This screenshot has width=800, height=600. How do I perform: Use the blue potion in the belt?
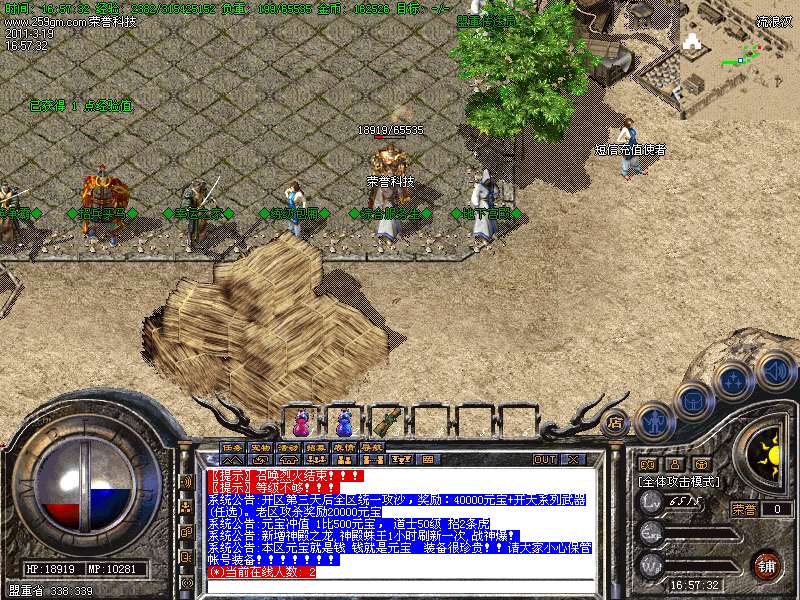345,420
